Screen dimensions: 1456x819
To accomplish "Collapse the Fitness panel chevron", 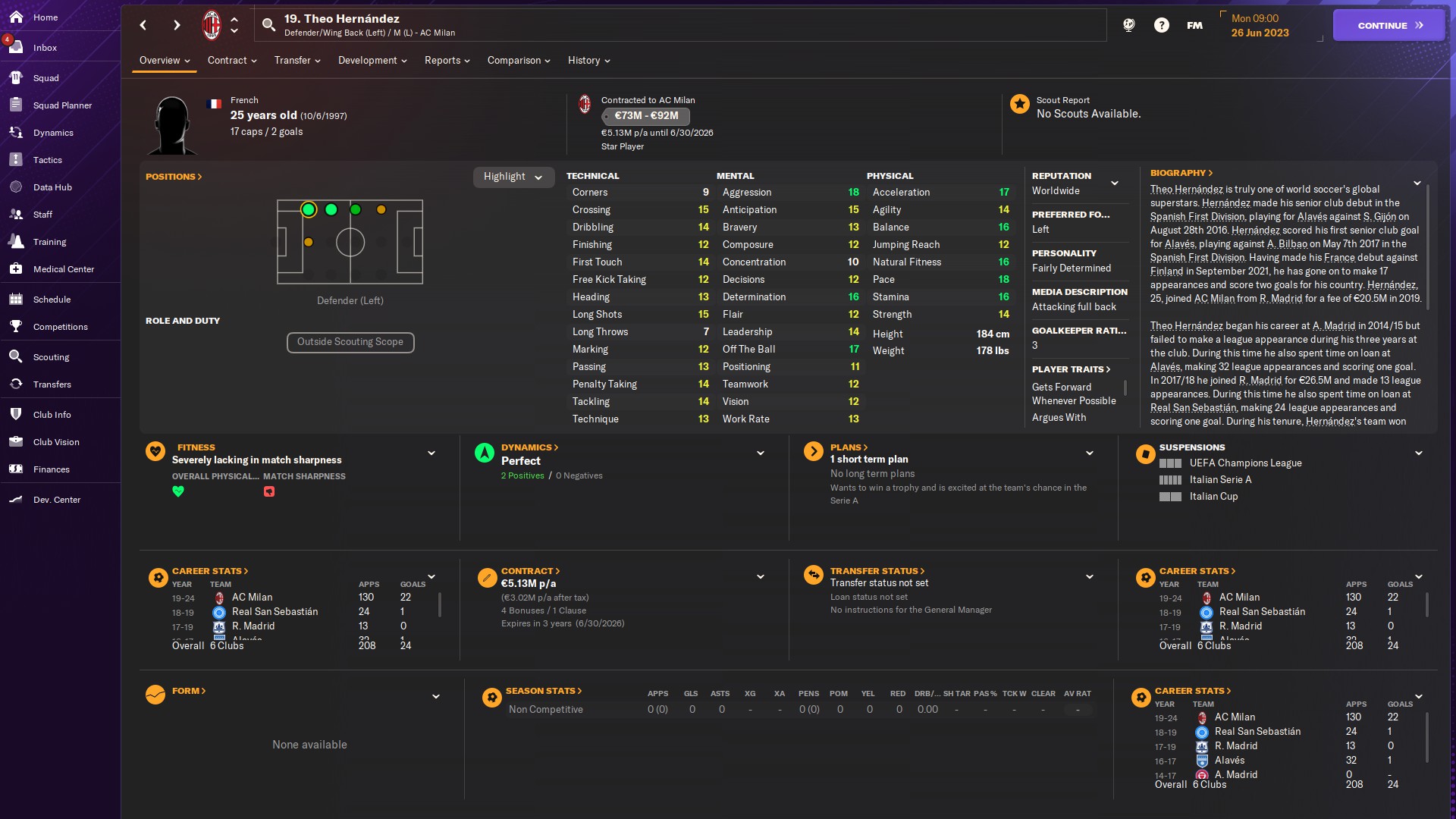I will point(431,453).
